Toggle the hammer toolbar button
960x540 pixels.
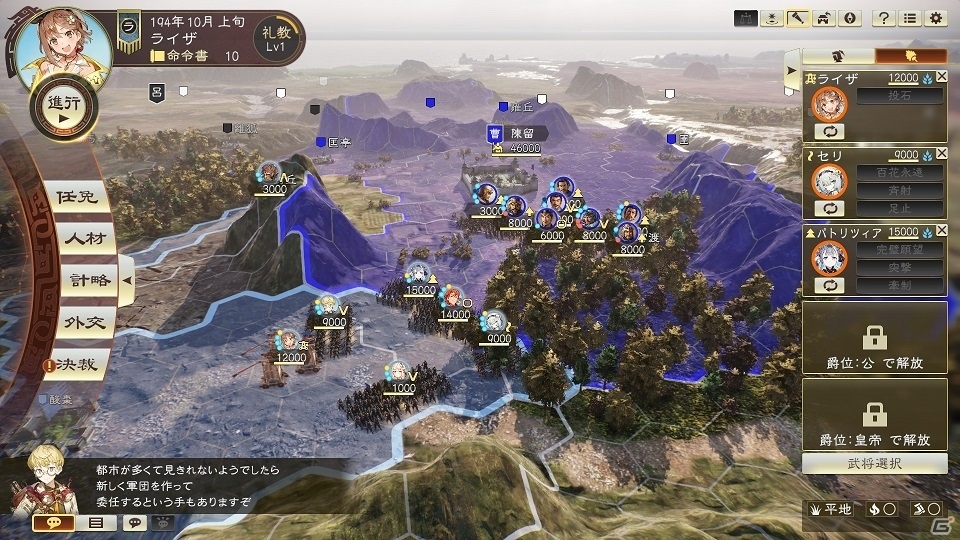tap(797, 18)
